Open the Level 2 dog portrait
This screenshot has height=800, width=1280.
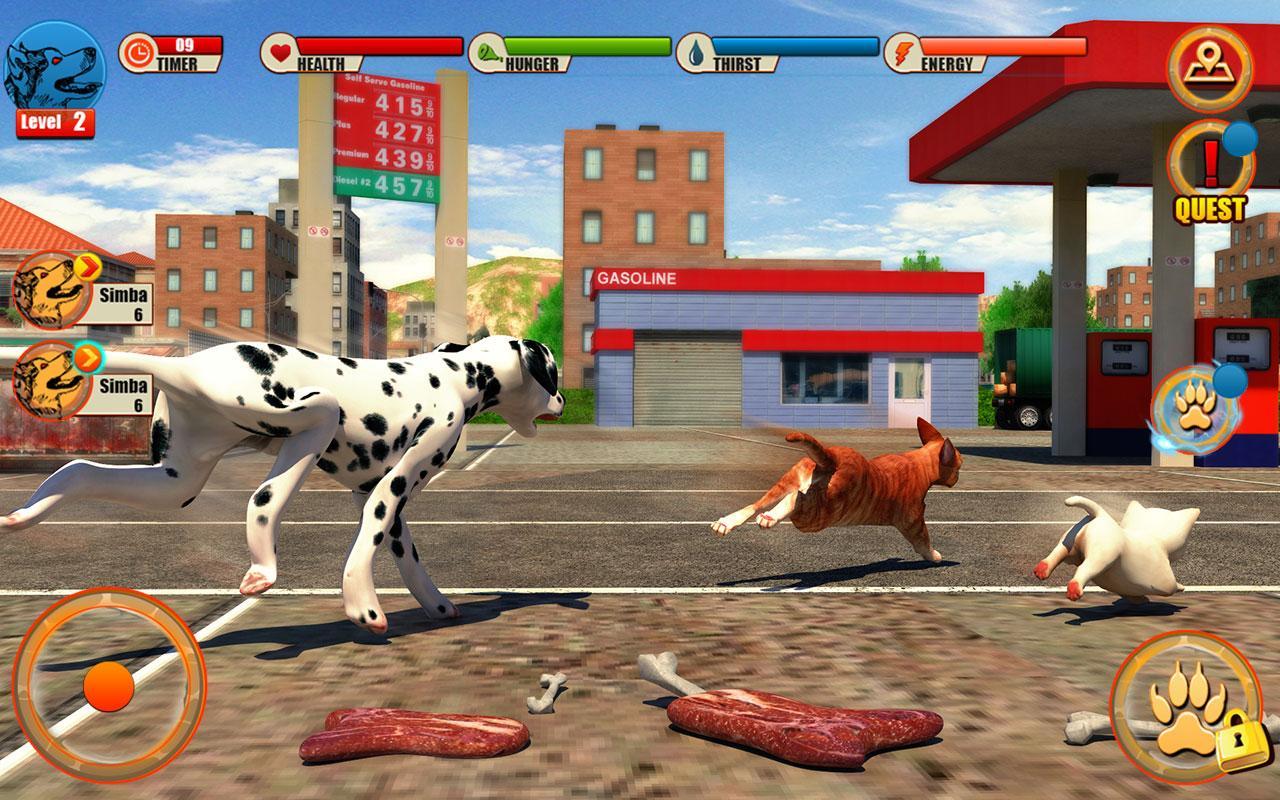coord(55,65)
